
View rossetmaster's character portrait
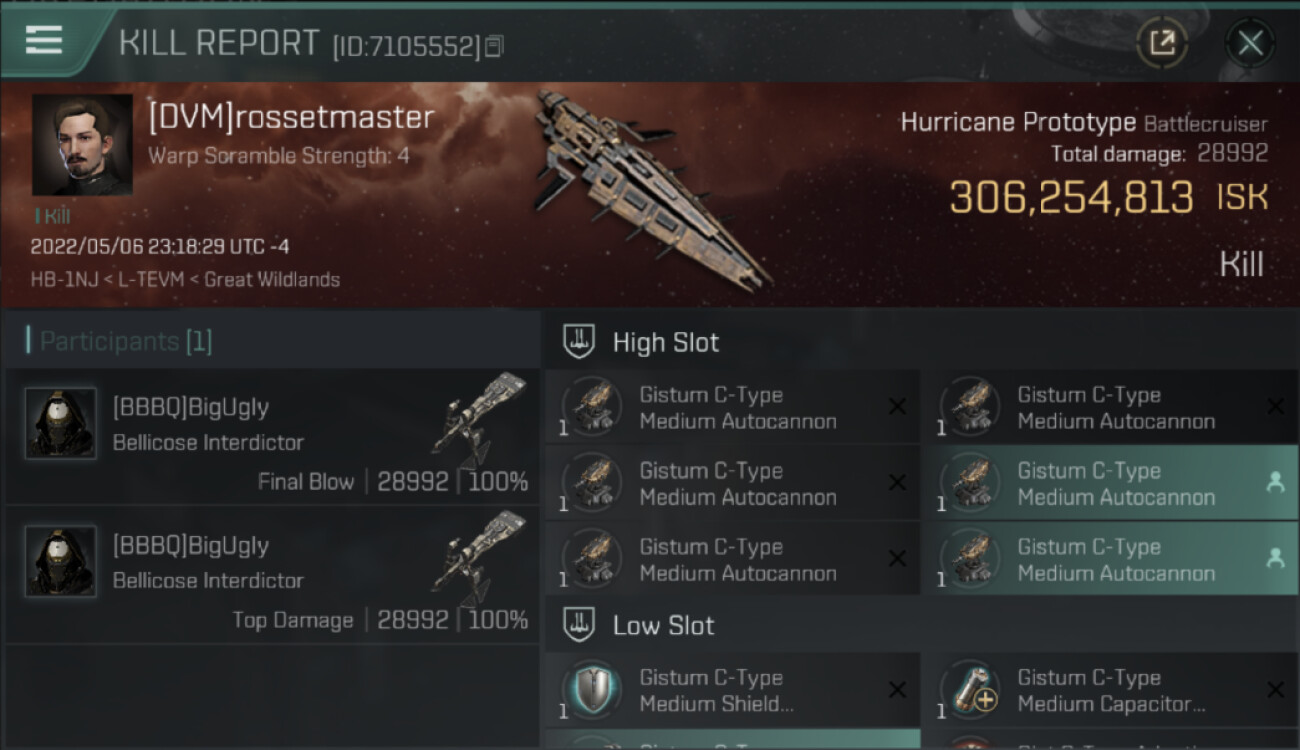[82, 144]
